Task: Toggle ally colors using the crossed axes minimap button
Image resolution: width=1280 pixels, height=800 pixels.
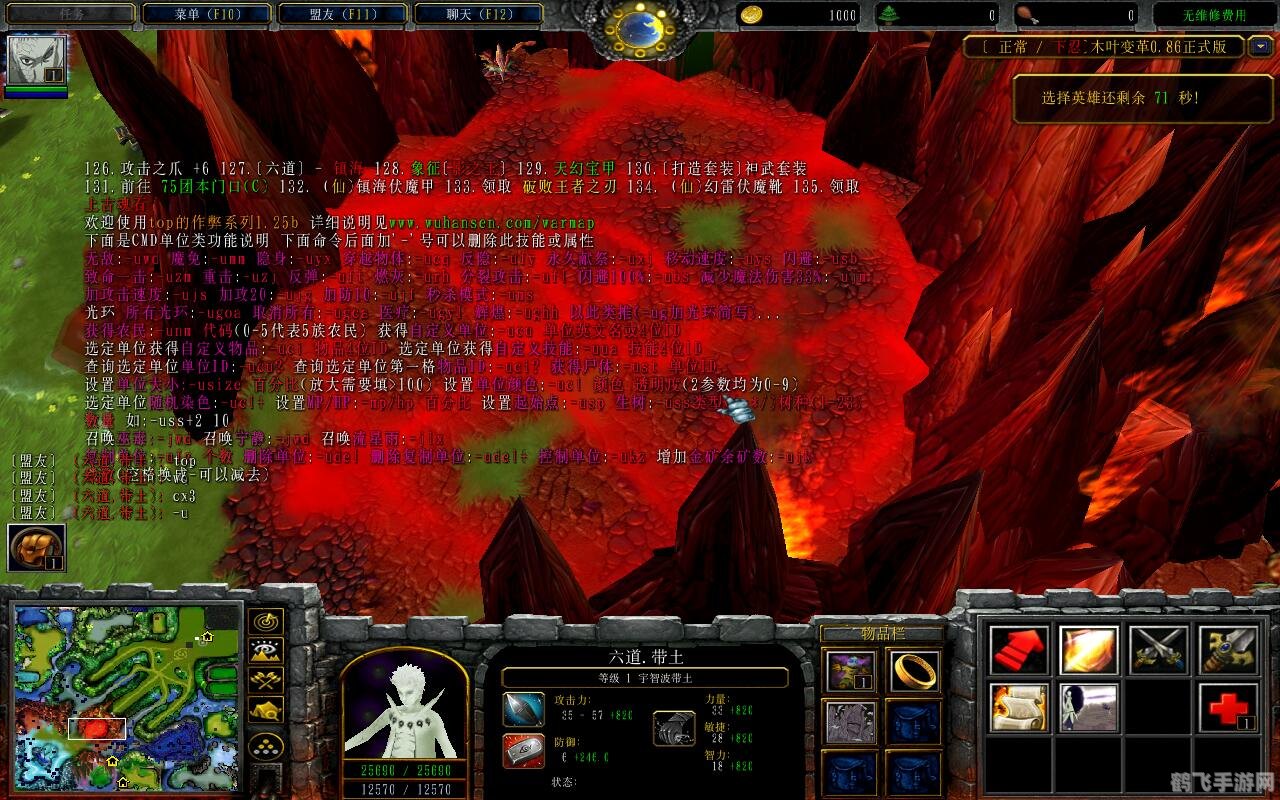Action: pyautogui.click(x=265, y=680)
